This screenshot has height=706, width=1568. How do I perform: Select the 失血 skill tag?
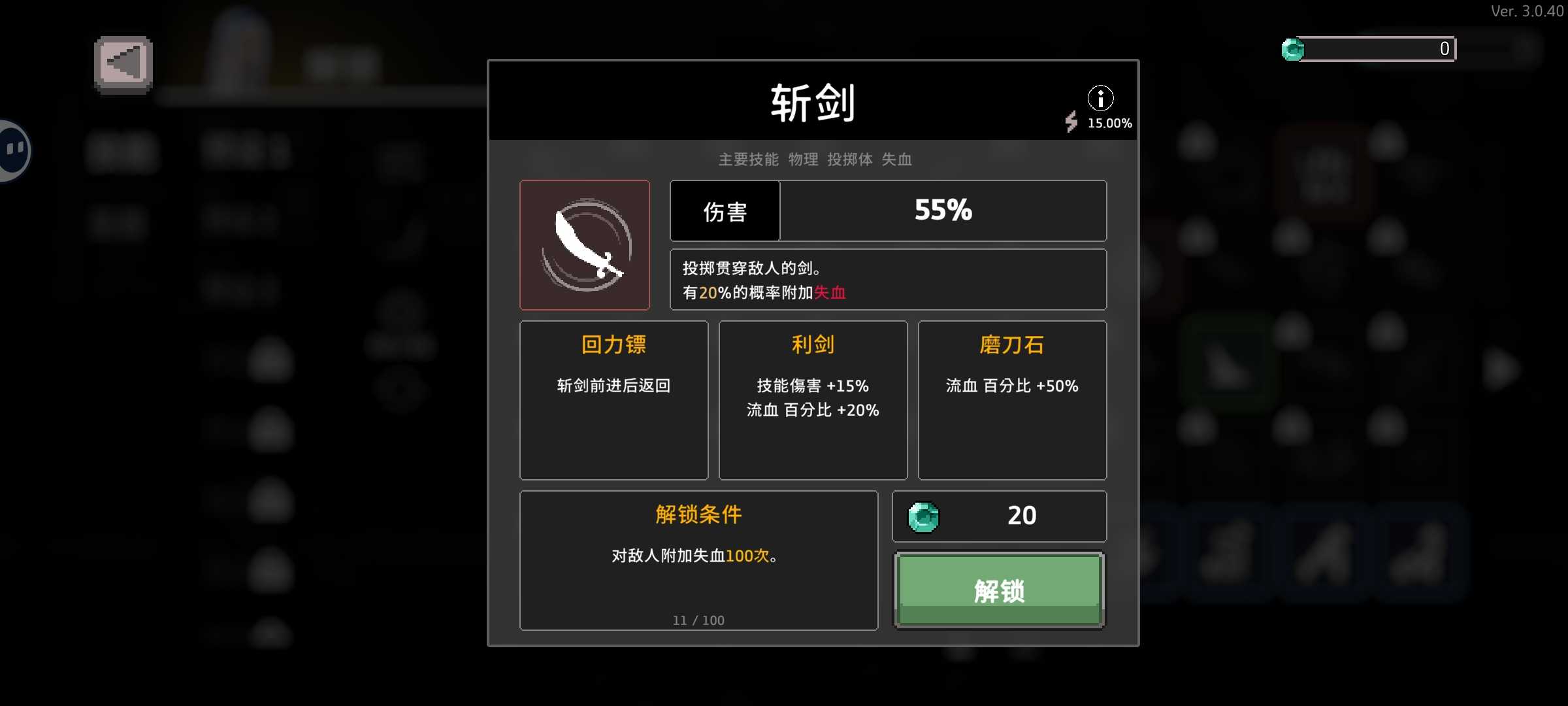point(897,160)
